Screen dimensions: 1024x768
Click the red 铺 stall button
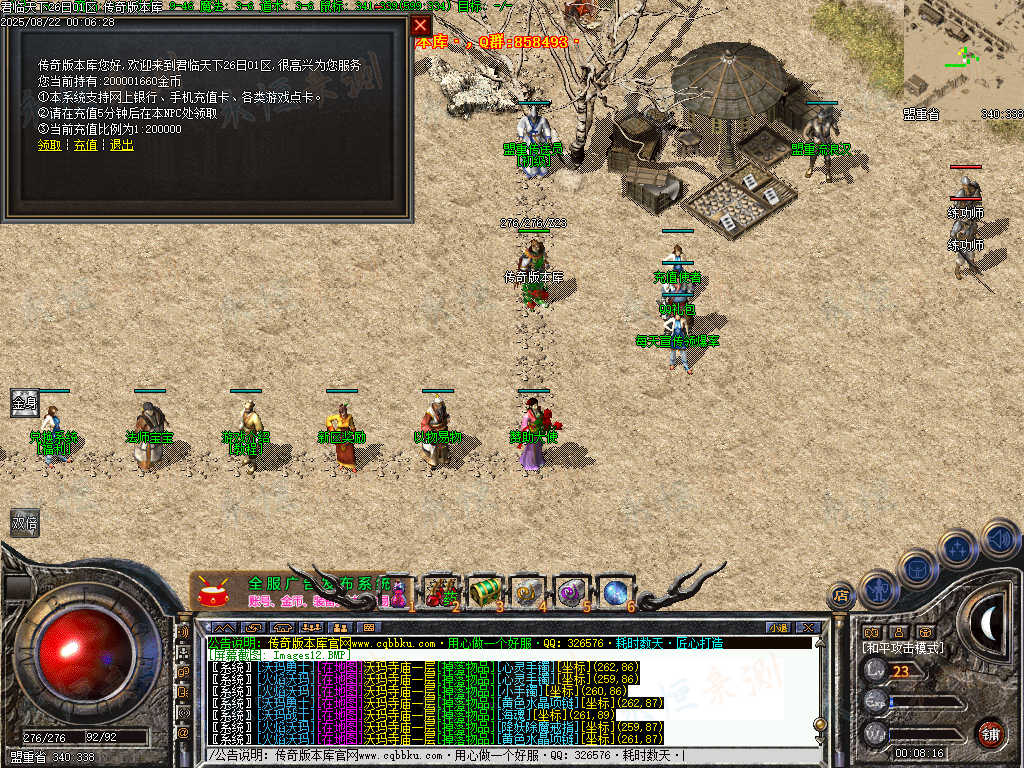[990, 733]
